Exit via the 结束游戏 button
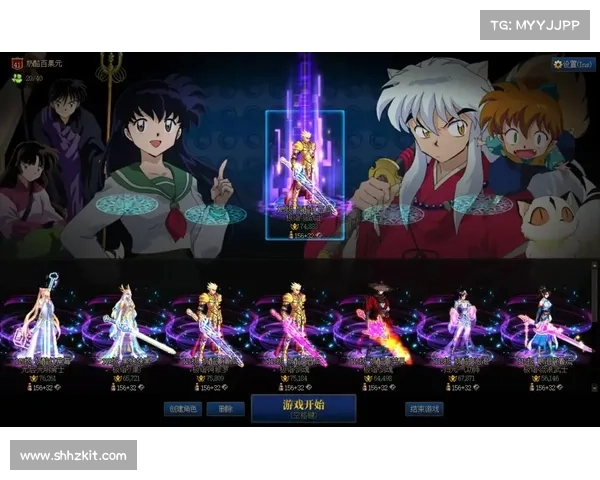This screenshot has height=480, width=600. tap(424, 408)
